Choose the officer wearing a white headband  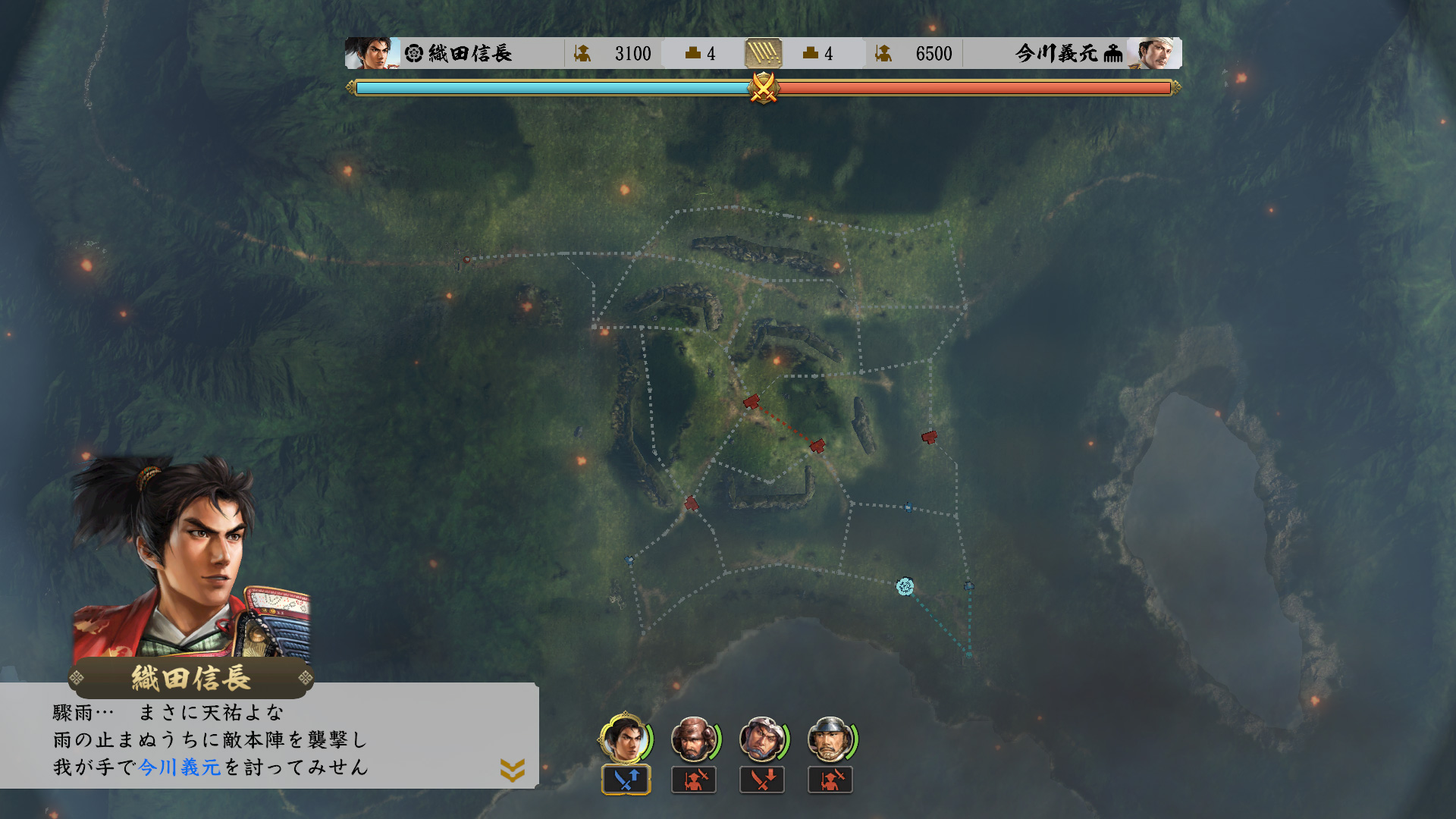762,739
